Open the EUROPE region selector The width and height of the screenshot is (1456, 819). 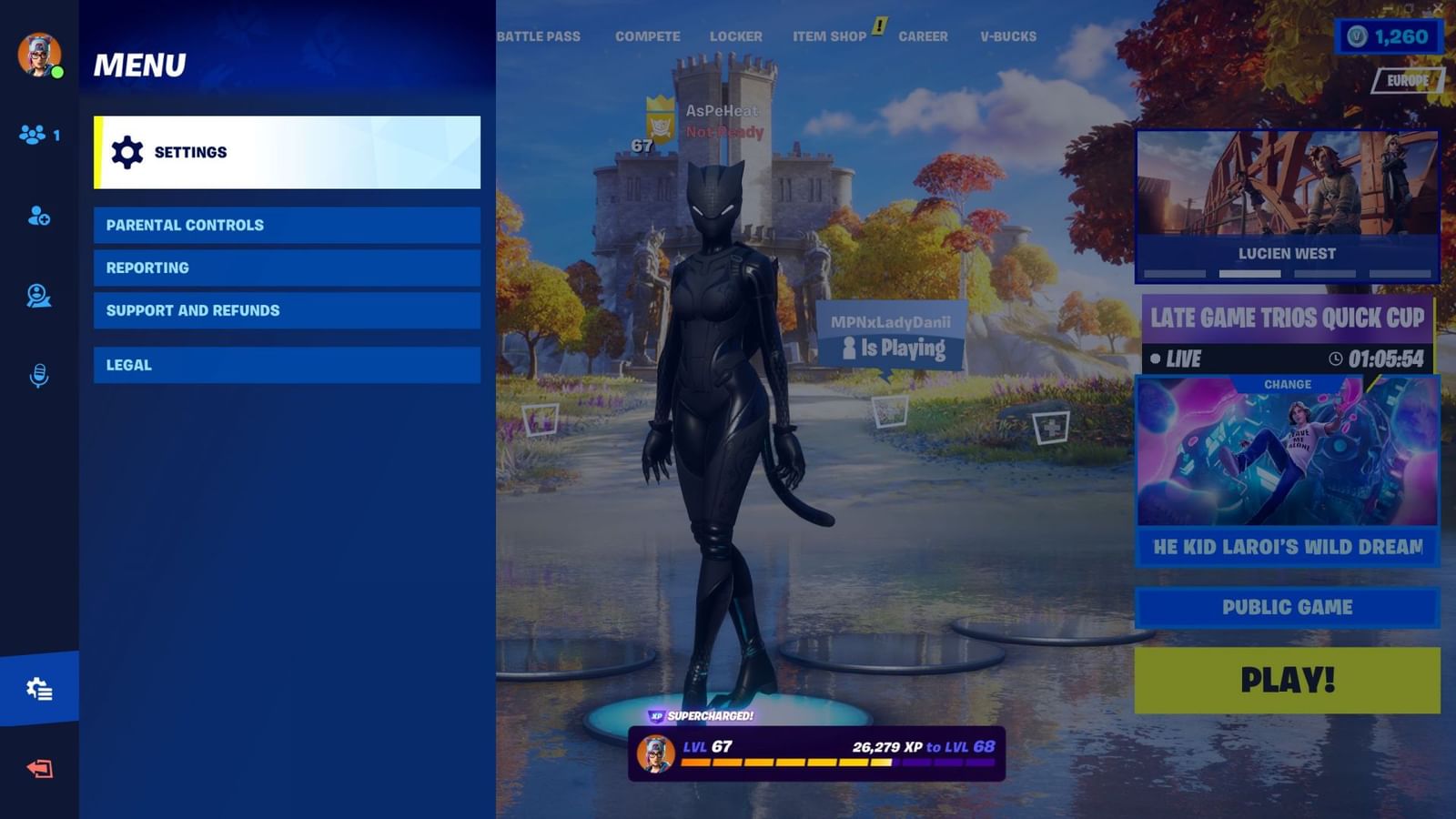pyautogui.click(x=1410, y=80)
